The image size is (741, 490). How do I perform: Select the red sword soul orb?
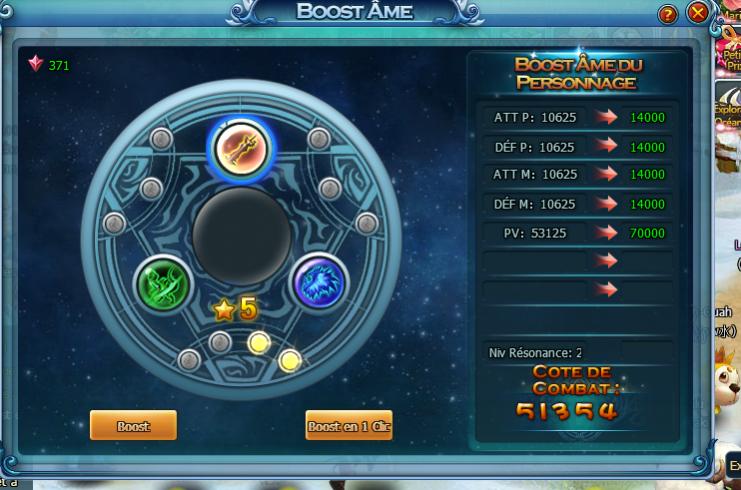(240, 147)
